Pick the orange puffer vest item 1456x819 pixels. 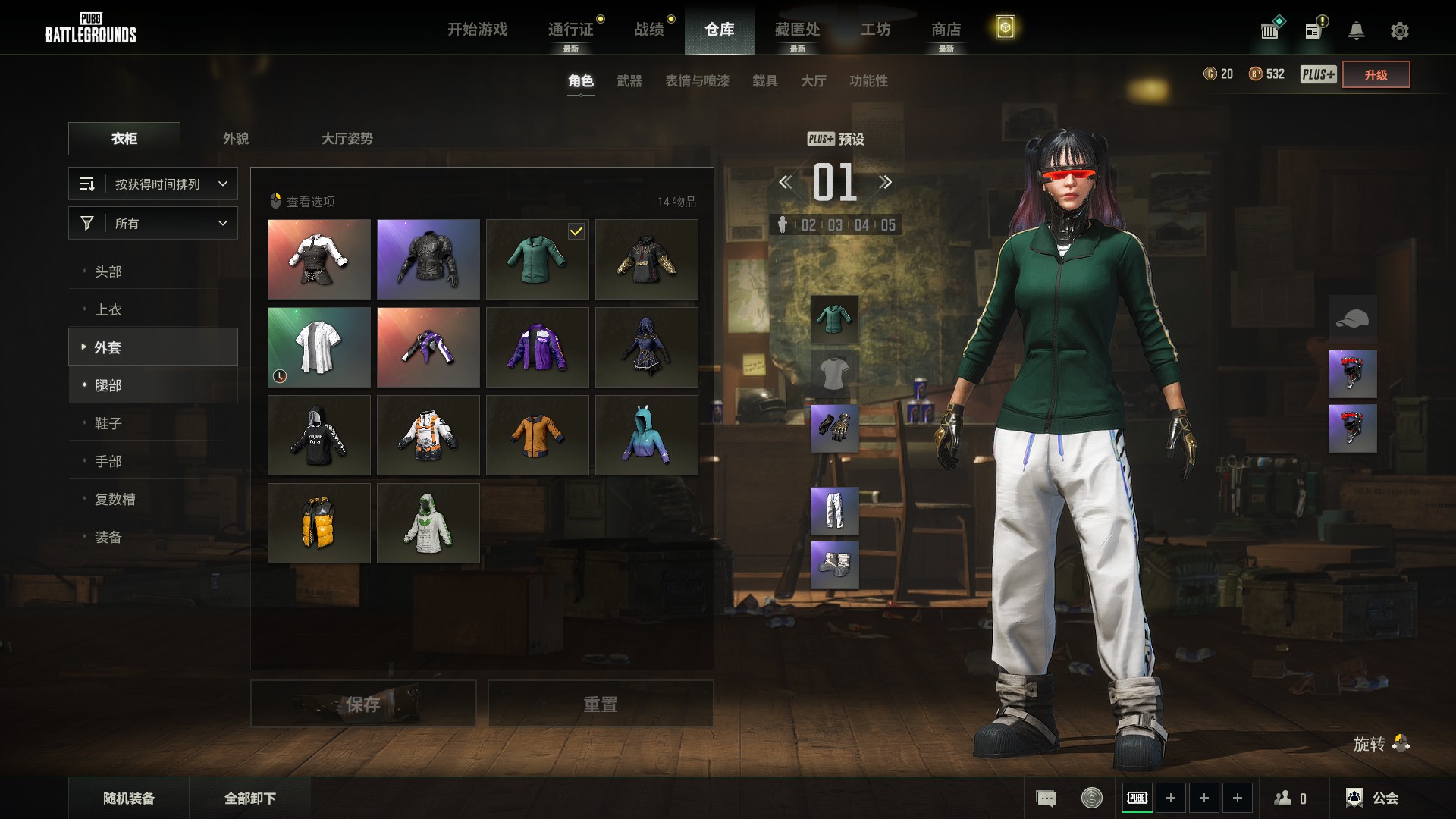coord(319,523)
